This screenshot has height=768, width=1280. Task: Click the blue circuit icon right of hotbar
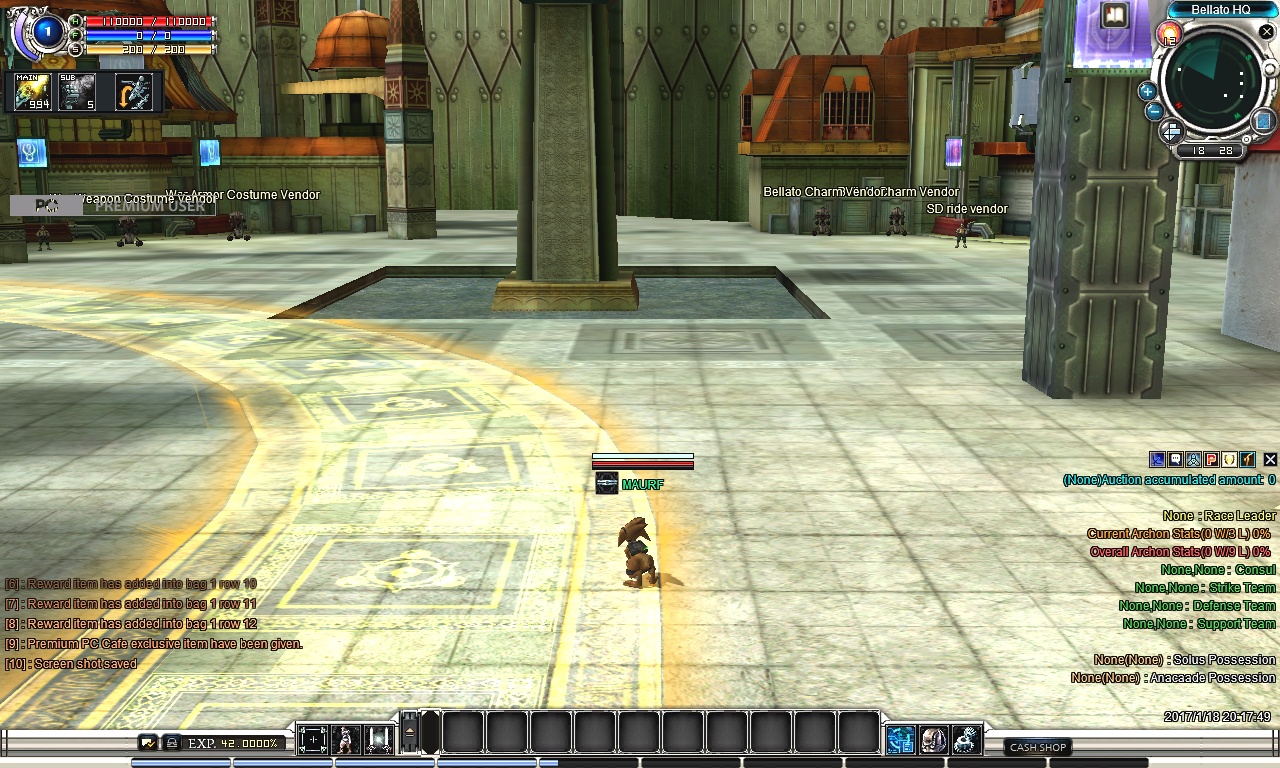pyautogui.click(x=900, y=740)
